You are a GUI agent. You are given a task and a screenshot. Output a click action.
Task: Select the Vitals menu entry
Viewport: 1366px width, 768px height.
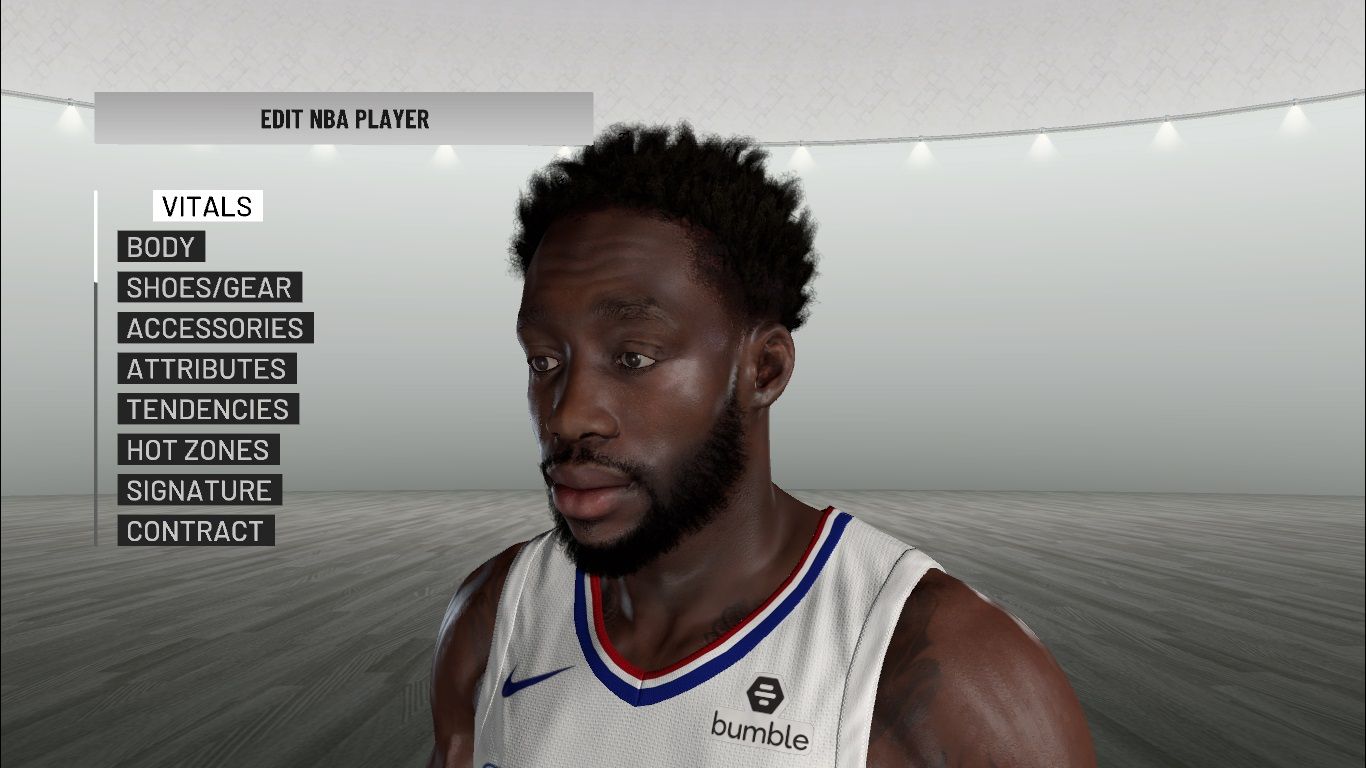pos(207,206)
